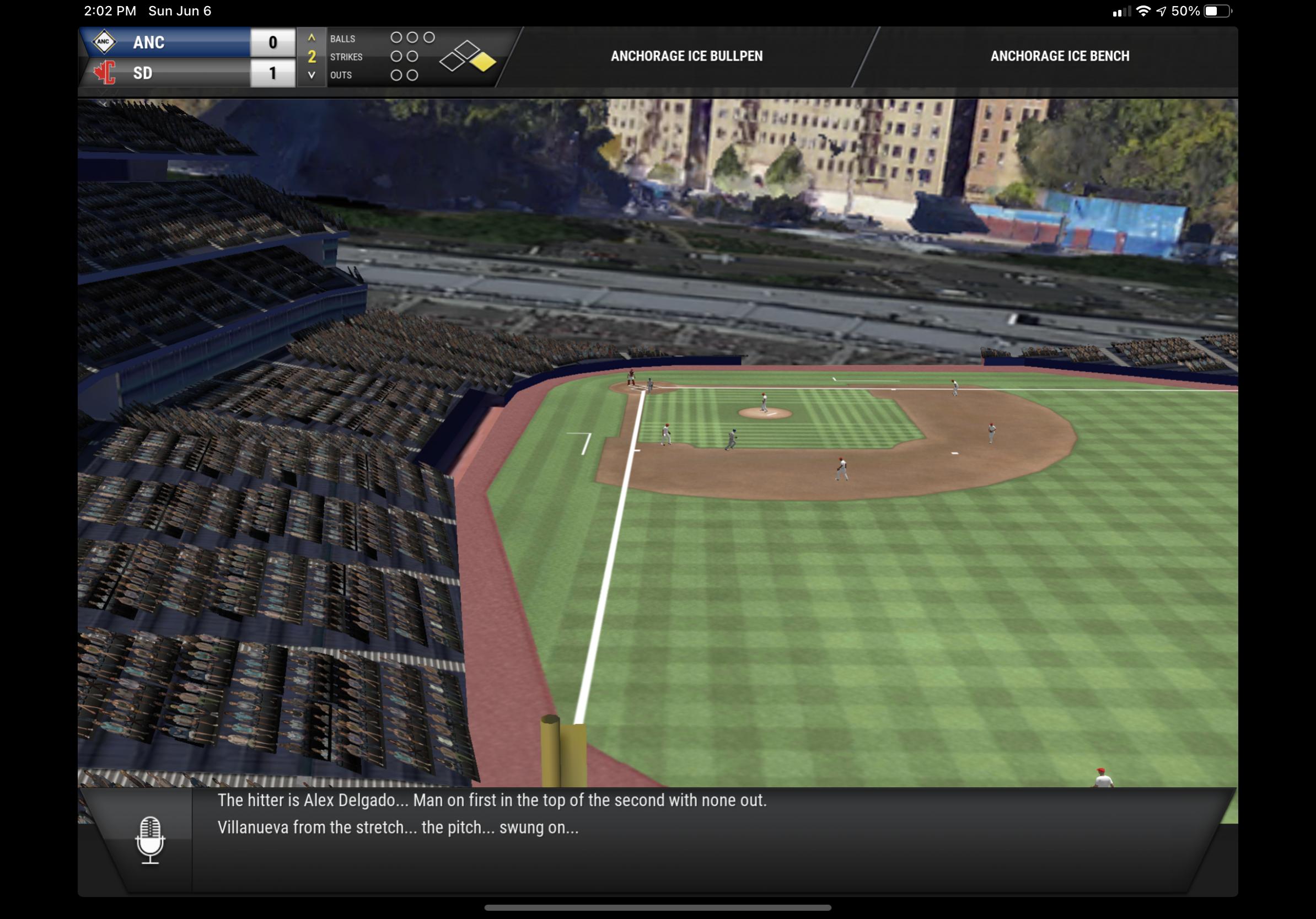The height and width of the screenshot is (919, 1316).
Task: Show the Anchorage Ice Bench
Action: (1059, 56)
